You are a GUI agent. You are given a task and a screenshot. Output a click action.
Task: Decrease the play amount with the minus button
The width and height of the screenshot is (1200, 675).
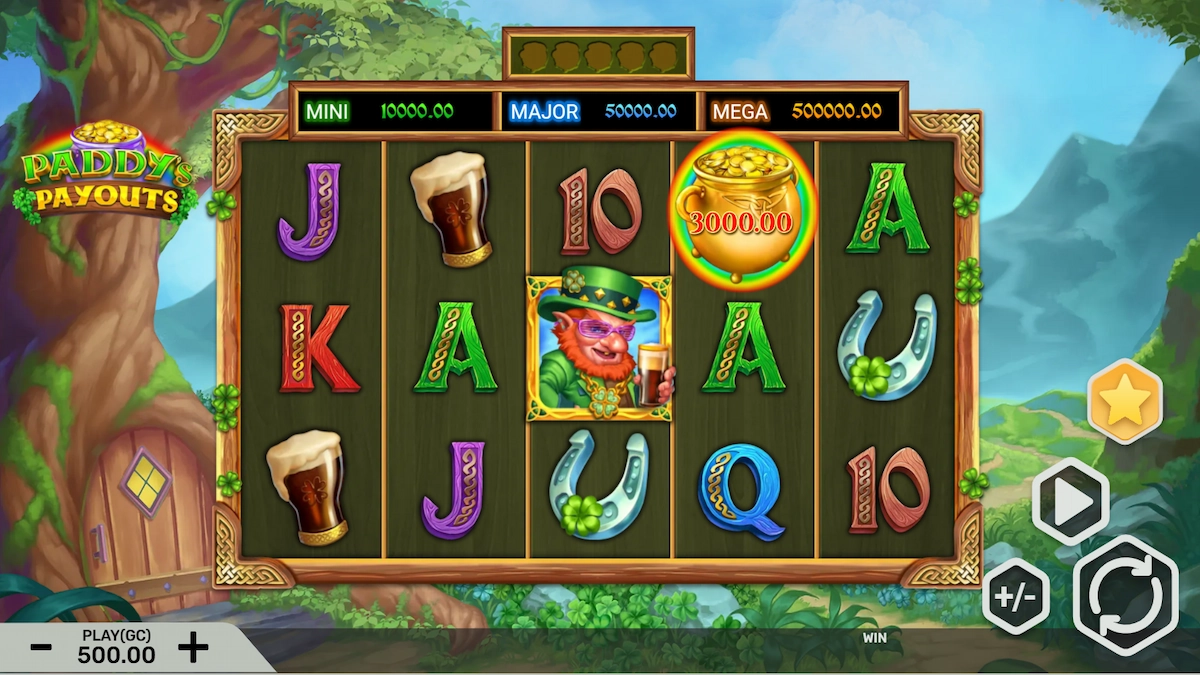tap(41, 647)
